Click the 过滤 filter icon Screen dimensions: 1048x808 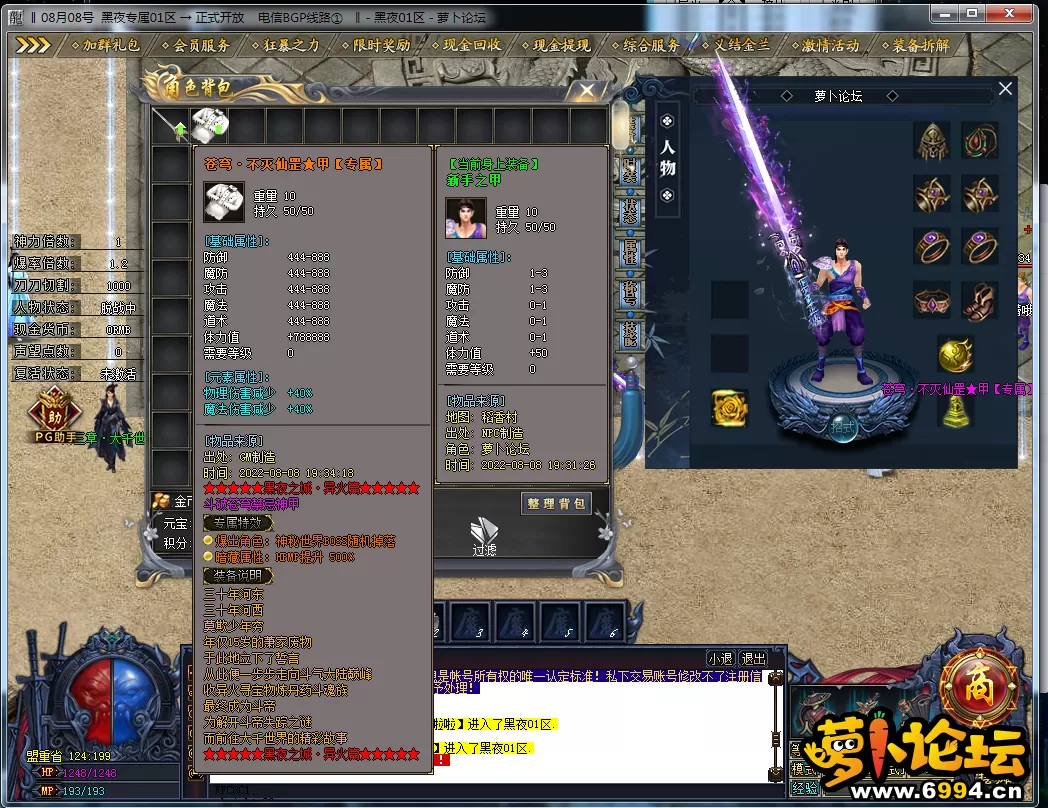coord(485,537)
